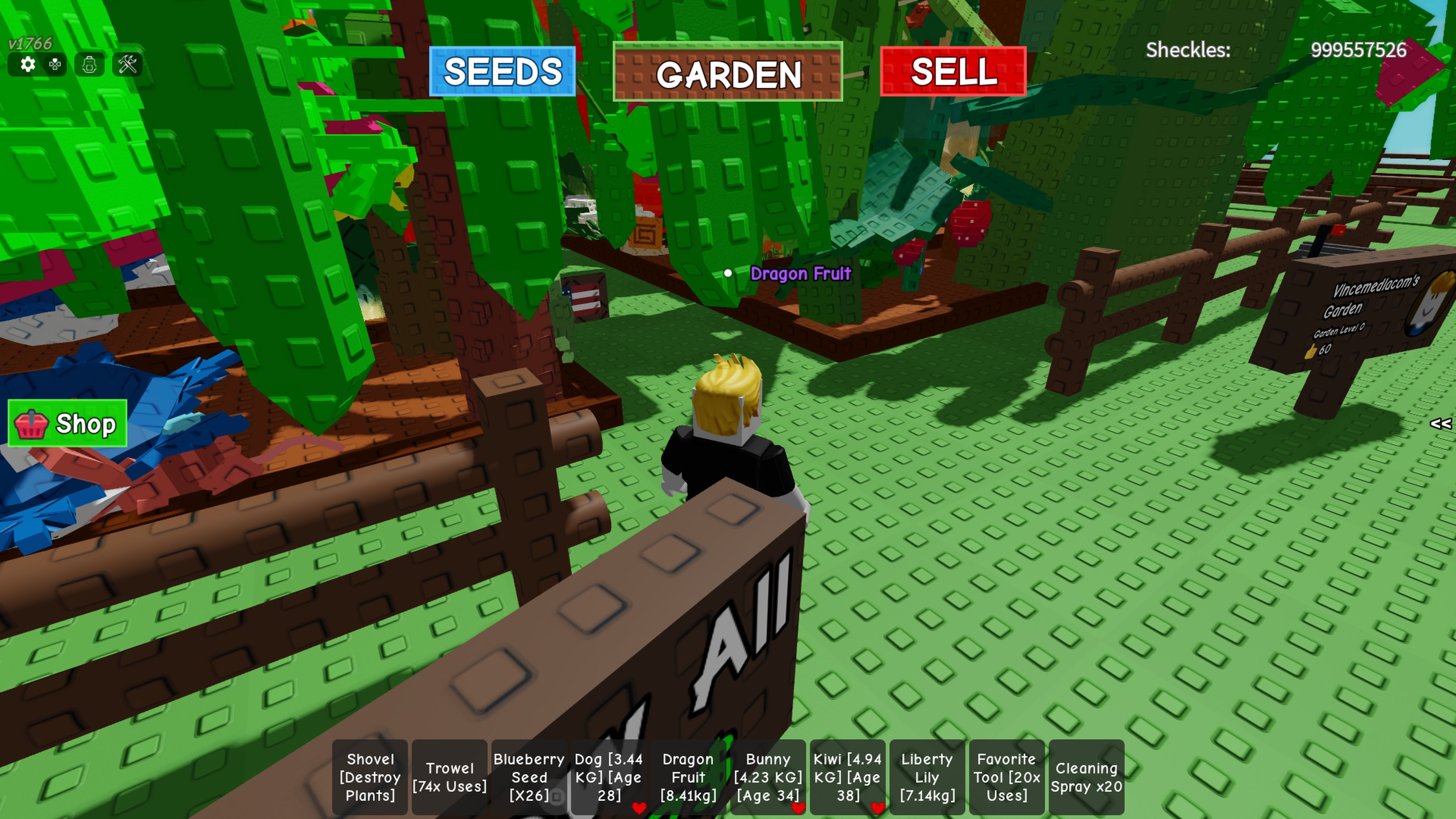Select the Bunny pet slot
Image resolution: width=1456 pixels, height=819 pixels.
(768, 777)
